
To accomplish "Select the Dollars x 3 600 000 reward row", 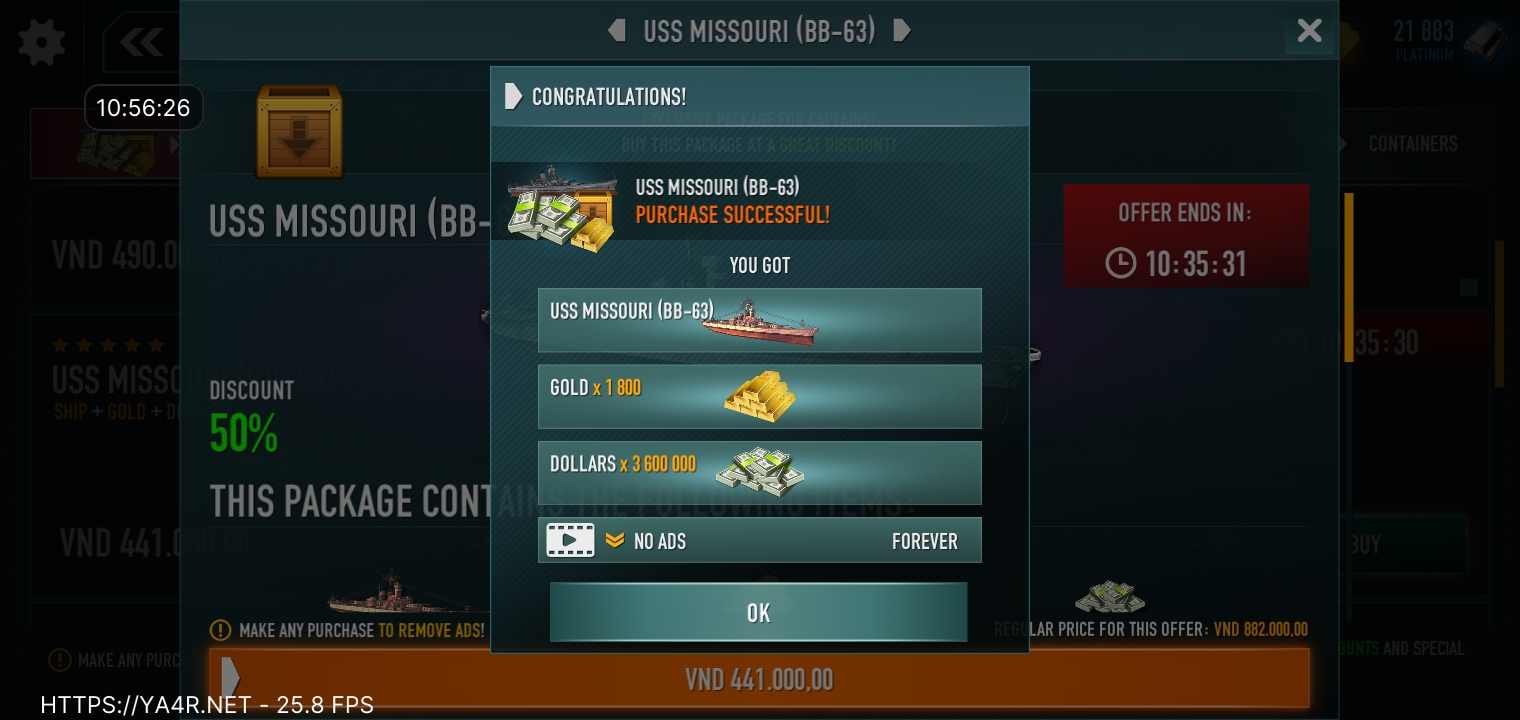I will 759,472.
